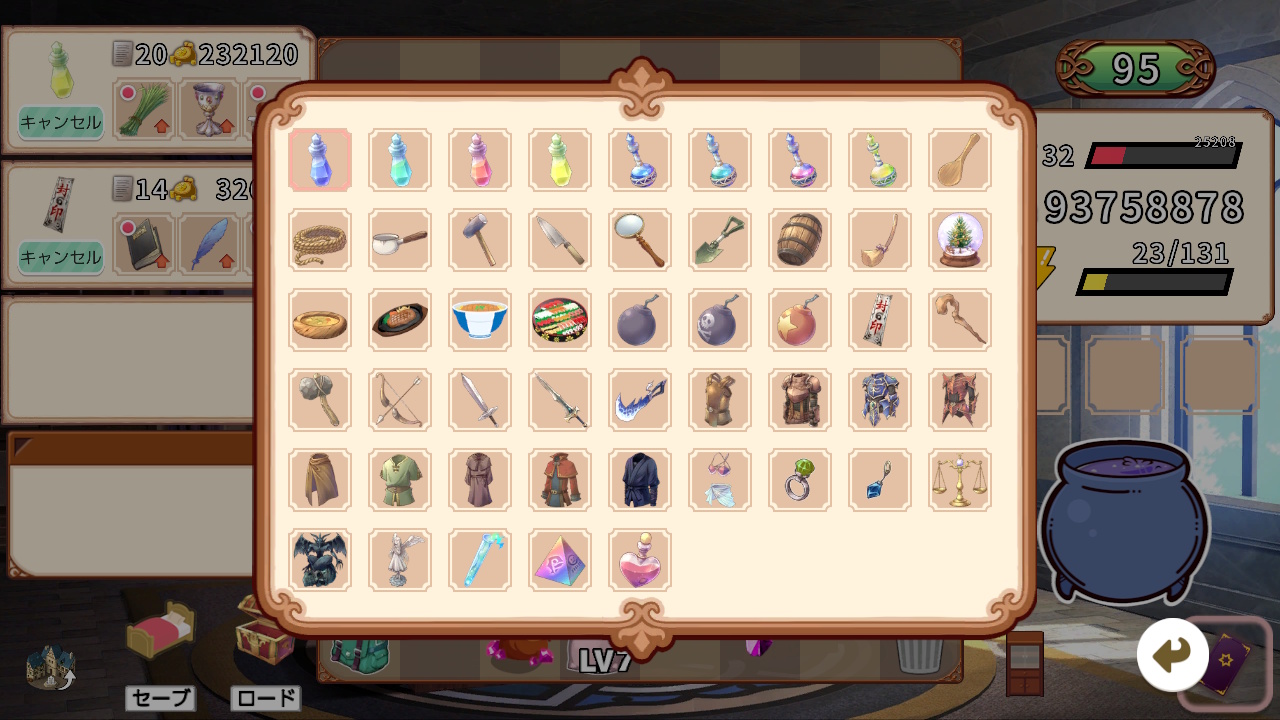Pick the green tunic armor slot
This screenshot has height=720, width=1280.
(x=400, y=480)
